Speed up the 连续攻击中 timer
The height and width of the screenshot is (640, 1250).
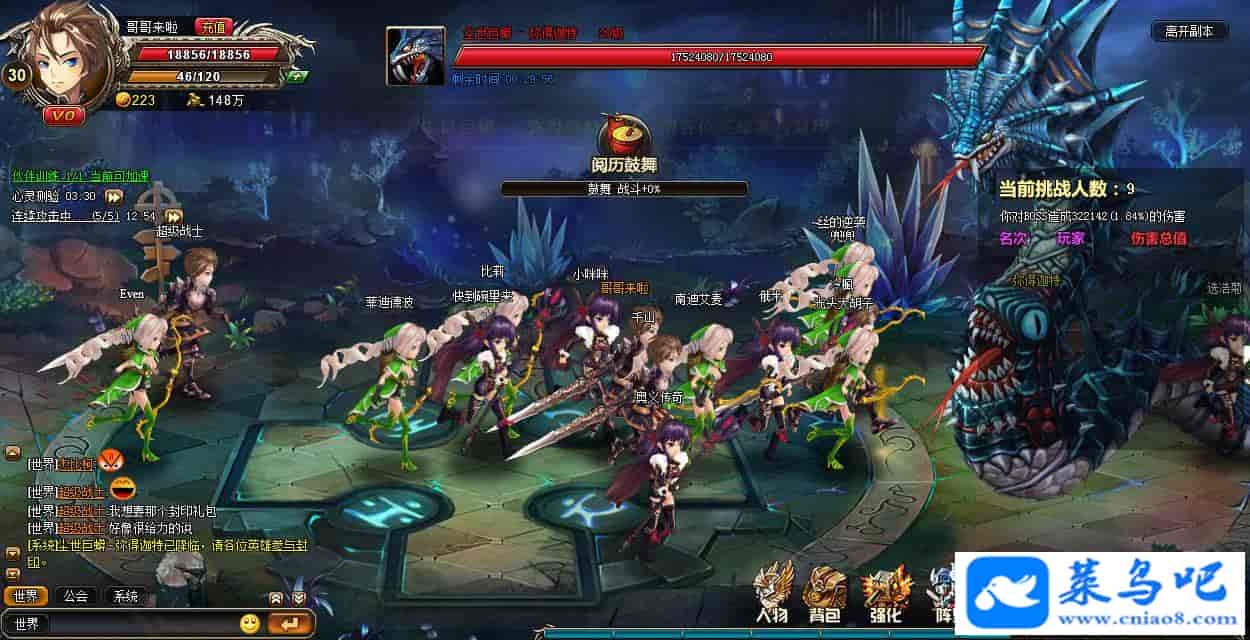(174, 215)
